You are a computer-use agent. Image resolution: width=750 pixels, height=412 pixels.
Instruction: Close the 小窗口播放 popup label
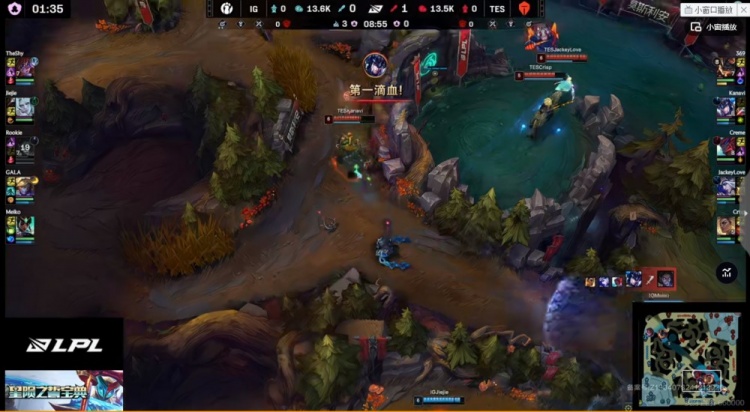click(742, 9)
